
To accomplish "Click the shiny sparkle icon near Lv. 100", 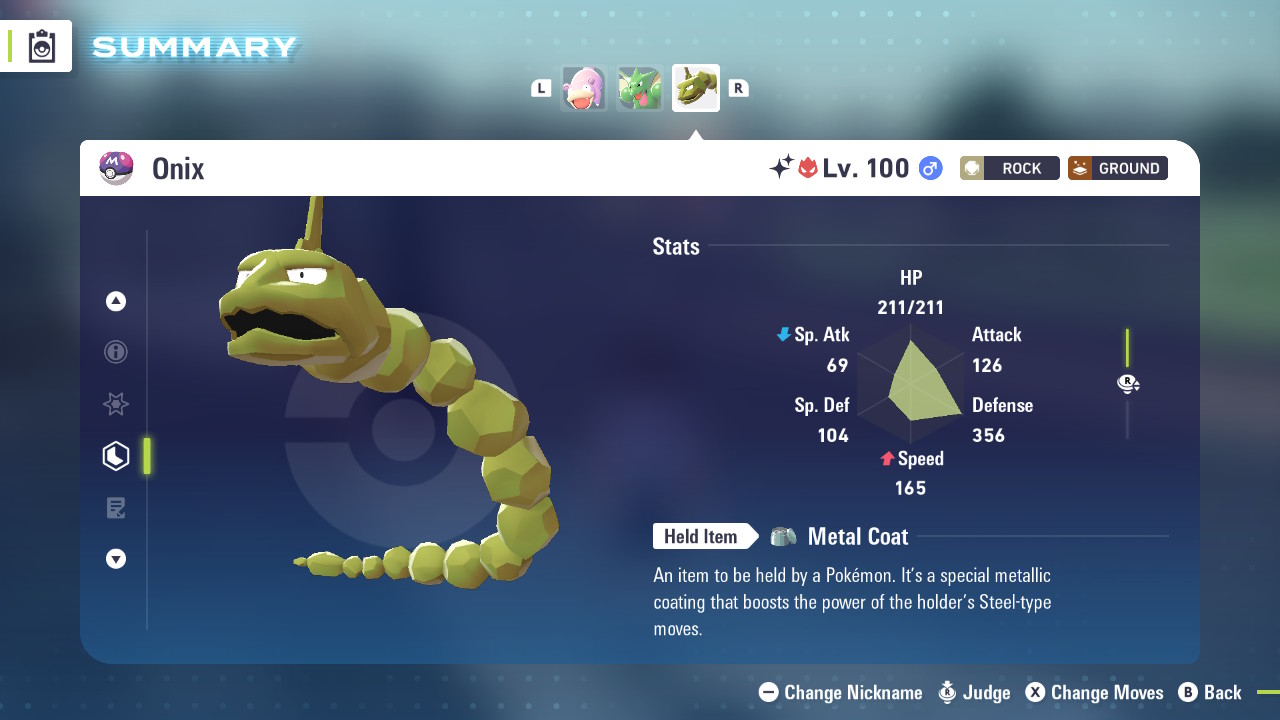I will tap(786, 166).
